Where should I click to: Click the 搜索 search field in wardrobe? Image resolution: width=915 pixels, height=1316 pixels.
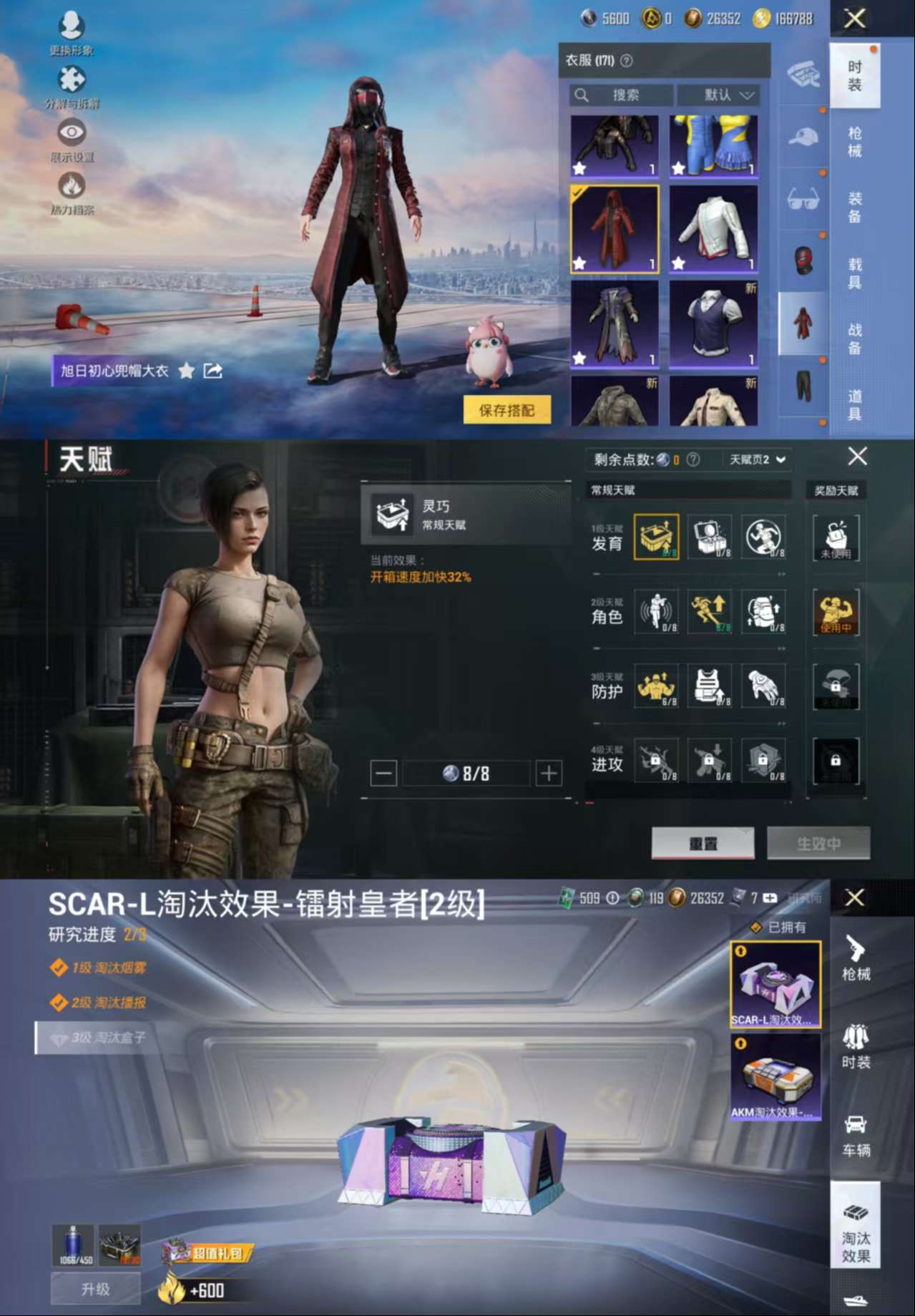click(621, 95)
